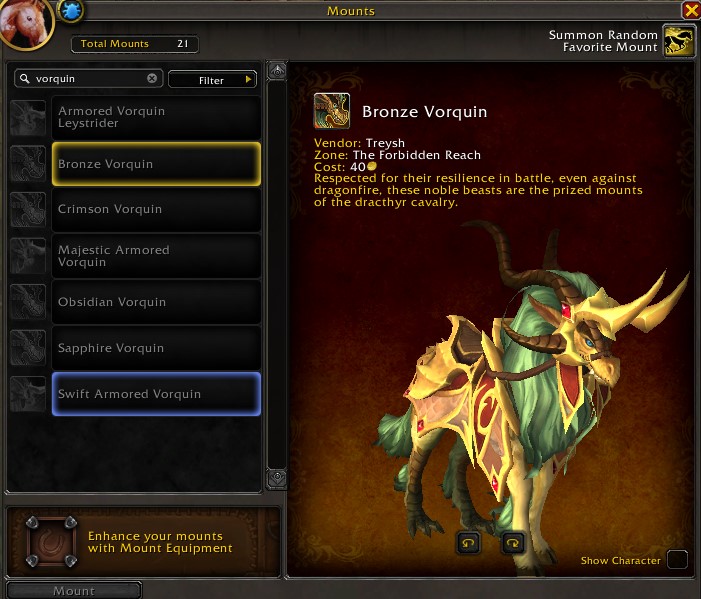Choose Crimson Vorquin in mount list
The image size is (701, 599).
click(155, 210)
